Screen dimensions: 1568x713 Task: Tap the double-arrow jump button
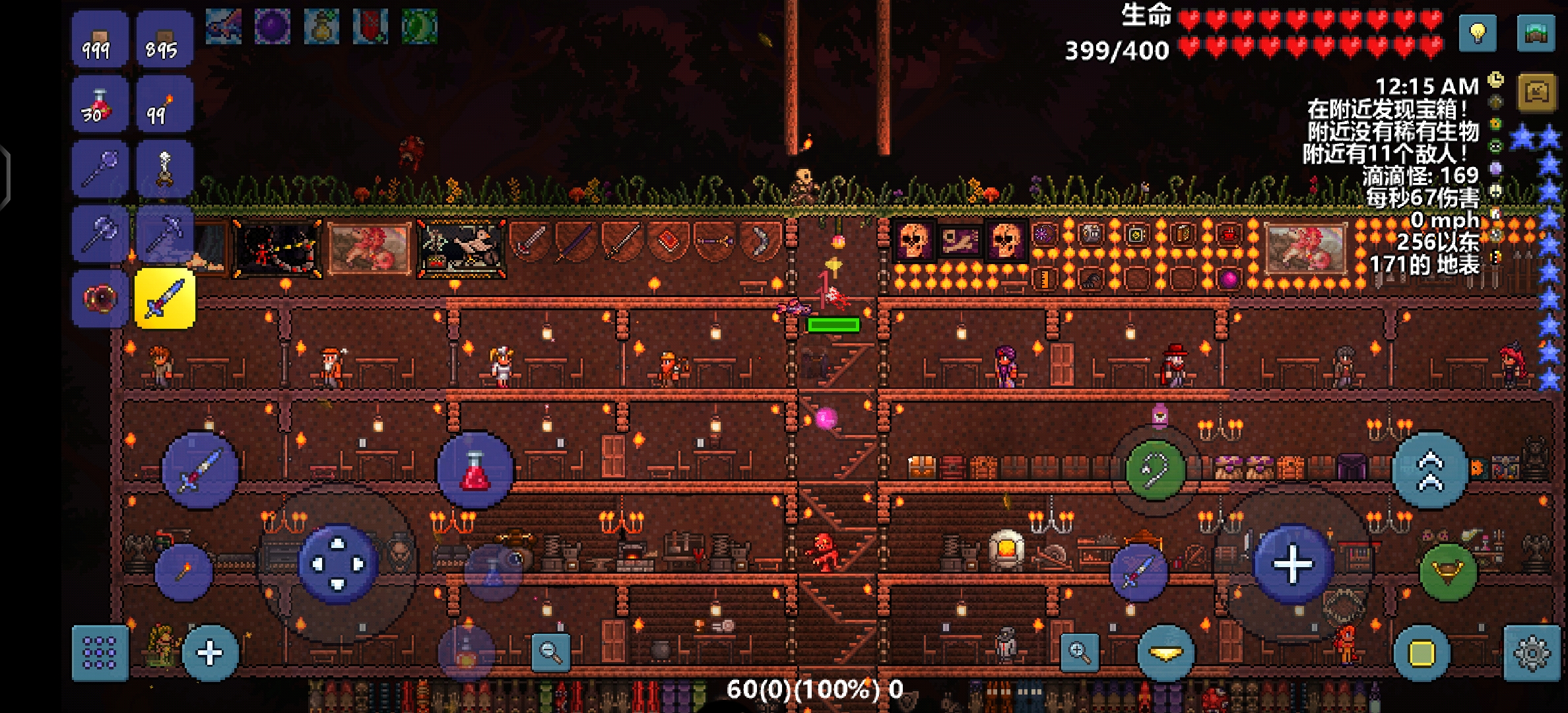pos(1430,471)
